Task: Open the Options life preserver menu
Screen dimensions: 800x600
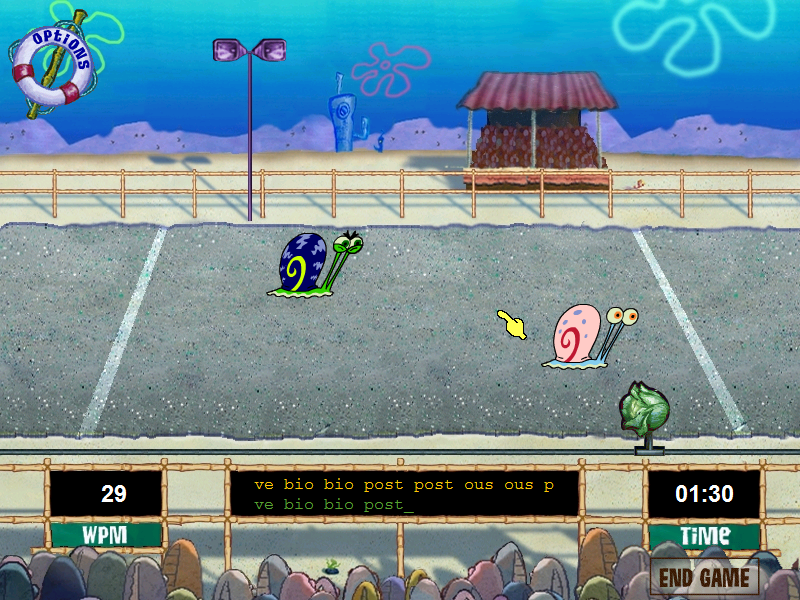Action: (x=52, y=65)
